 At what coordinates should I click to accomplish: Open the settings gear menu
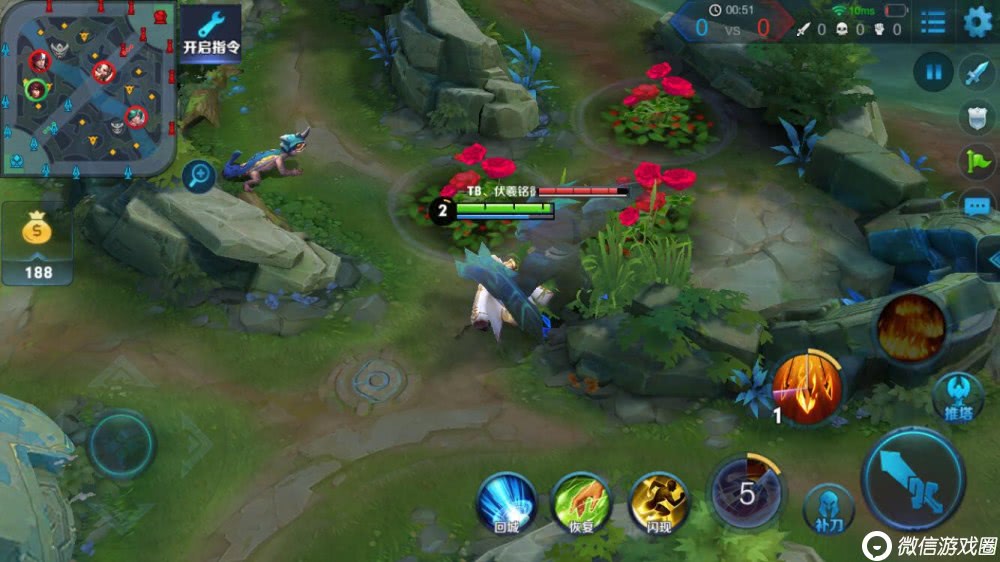[976, 22]
